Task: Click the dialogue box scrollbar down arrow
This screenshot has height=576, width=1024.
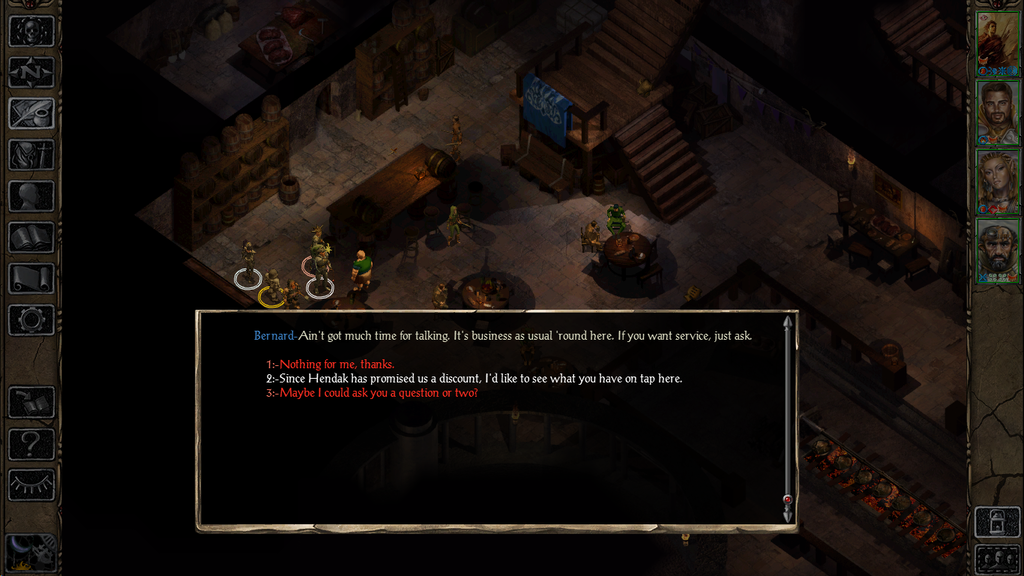Action: tap(788, 514)
